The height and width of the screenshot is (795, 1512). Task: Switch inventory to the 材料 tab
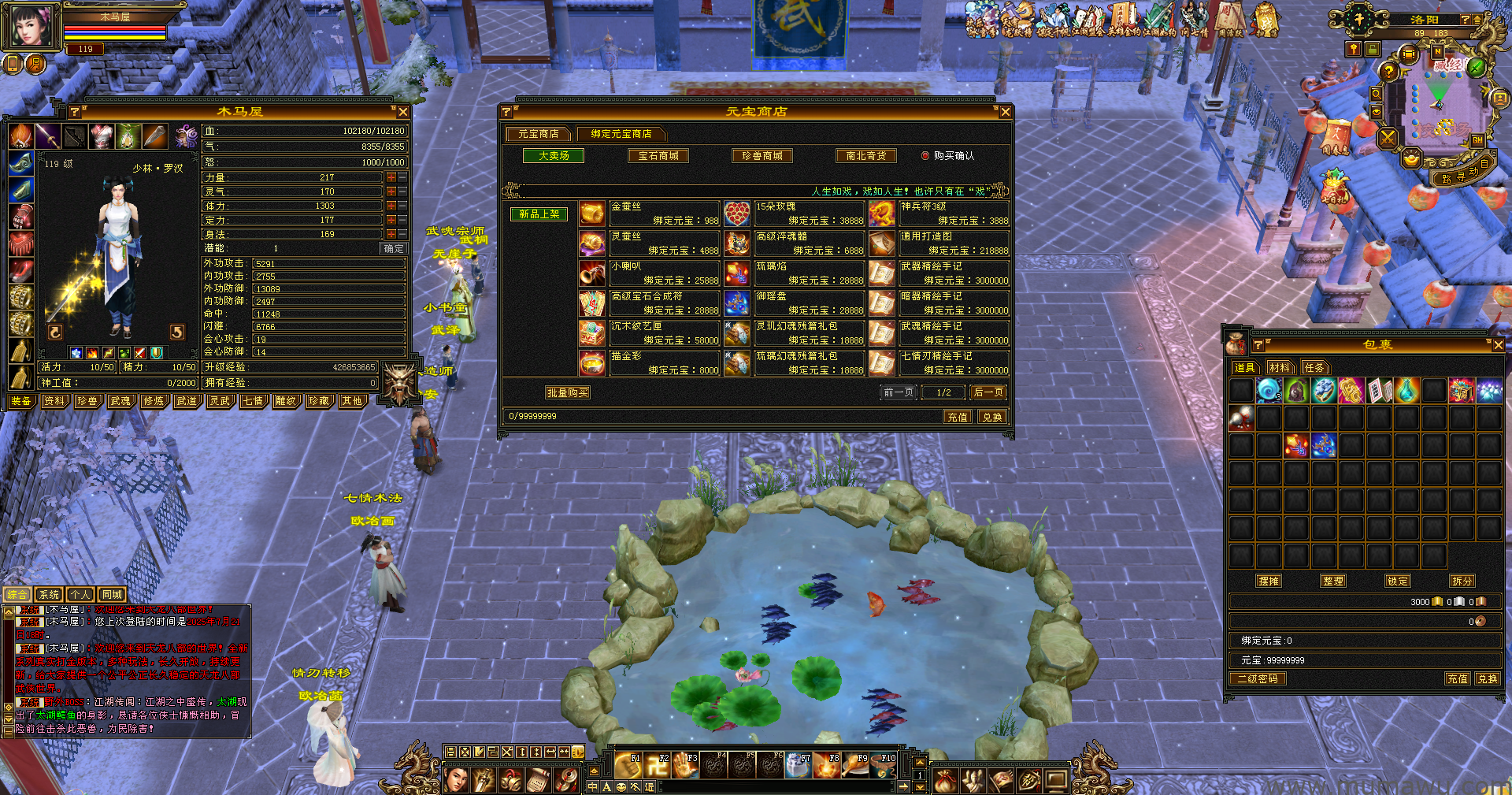(x=1280, y=368)
